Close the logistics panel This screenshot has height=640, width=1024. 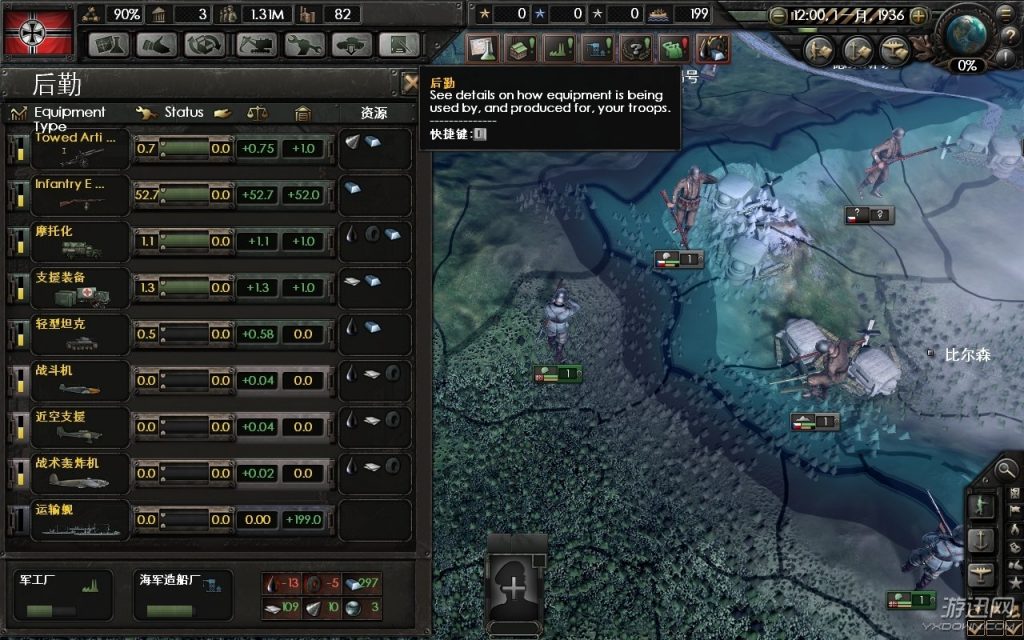tap(410, 83)
